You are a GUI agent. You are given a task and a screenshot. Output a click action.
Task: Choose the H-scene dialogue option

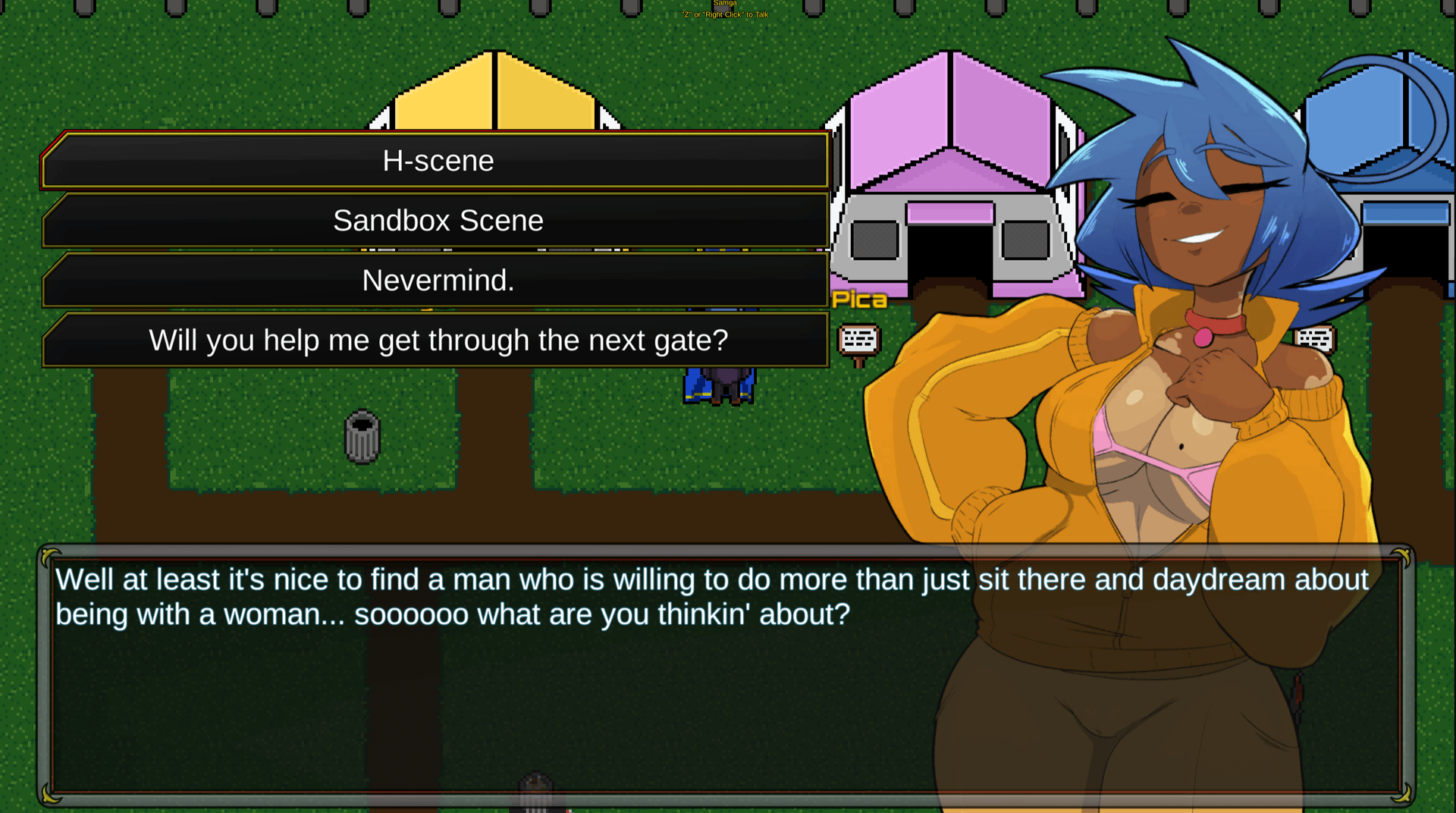click(437, 161)
